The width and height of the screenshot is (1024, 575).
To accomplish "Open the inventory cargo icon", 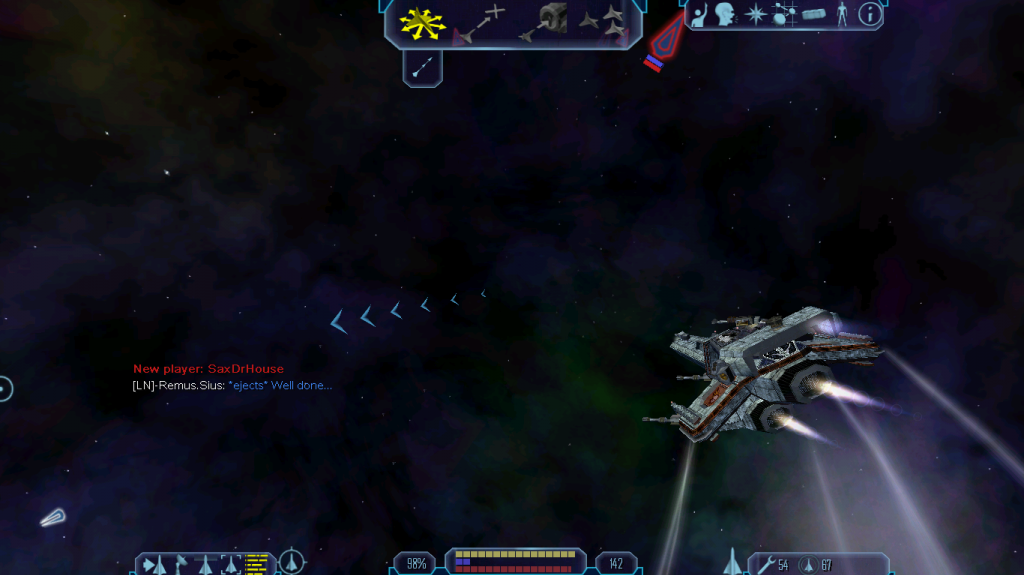I will 814,14.
